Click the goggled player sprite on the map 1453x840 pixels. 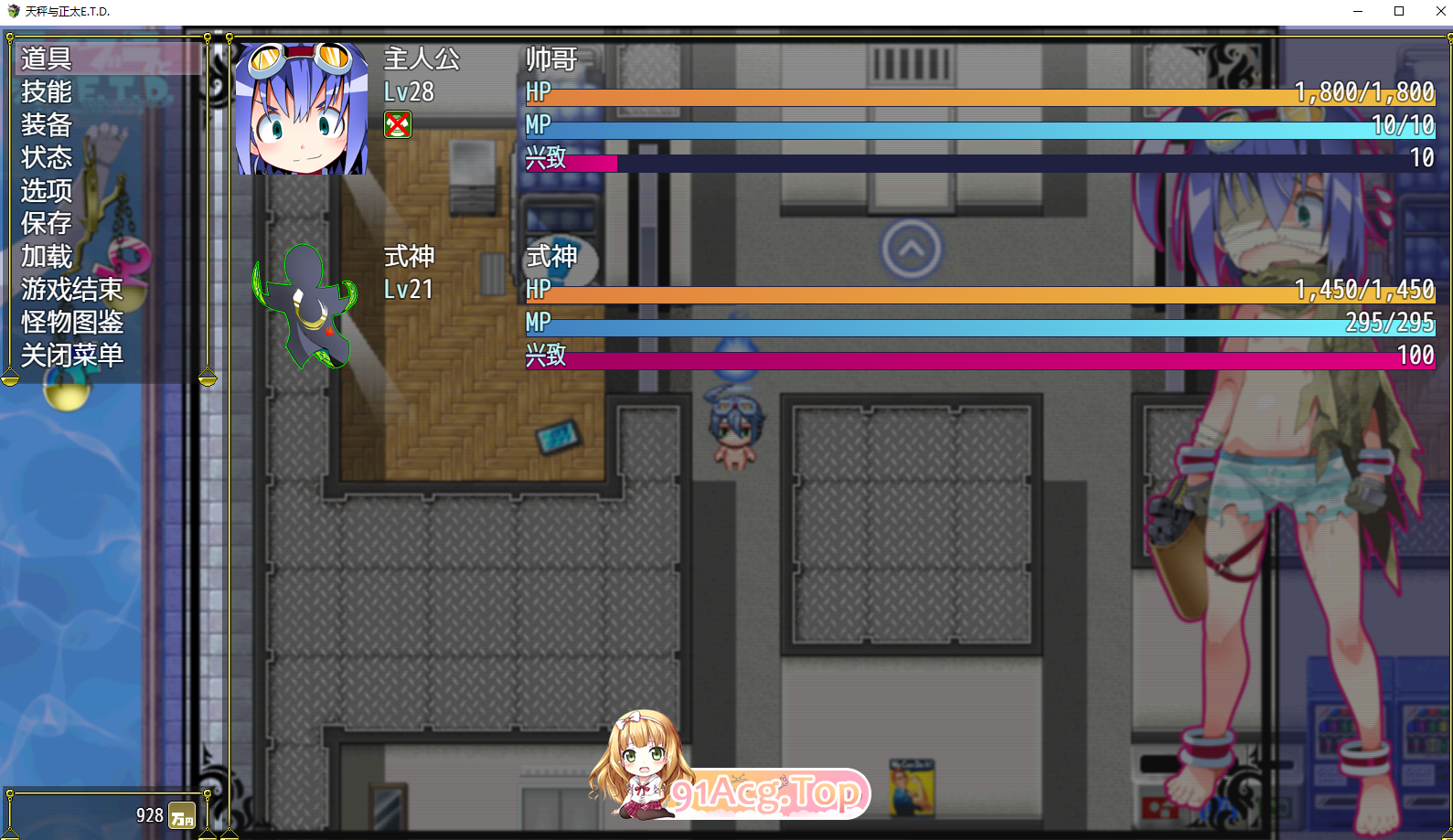click(x=736, y=430)
